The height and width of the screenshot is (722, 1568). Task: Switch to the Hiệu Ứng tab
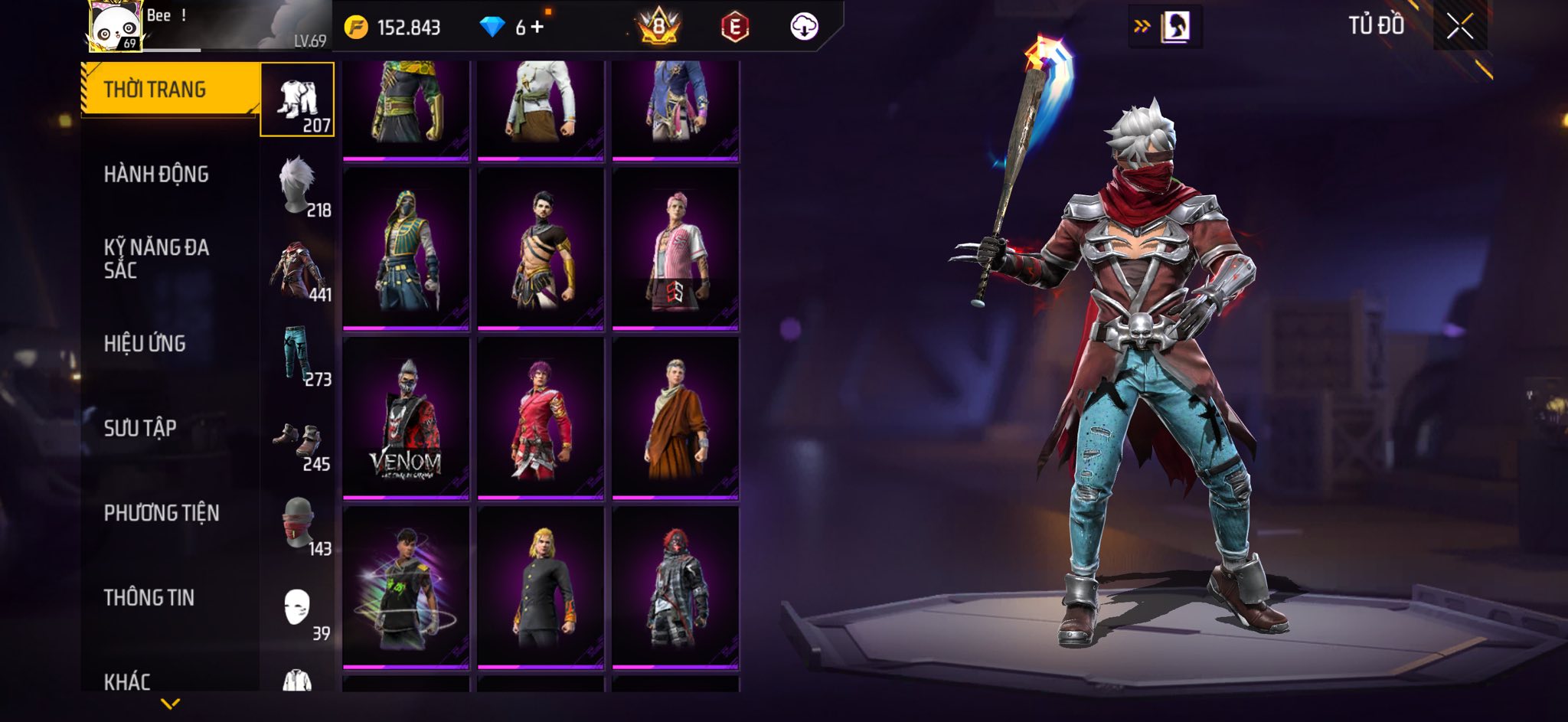point(145,344)
